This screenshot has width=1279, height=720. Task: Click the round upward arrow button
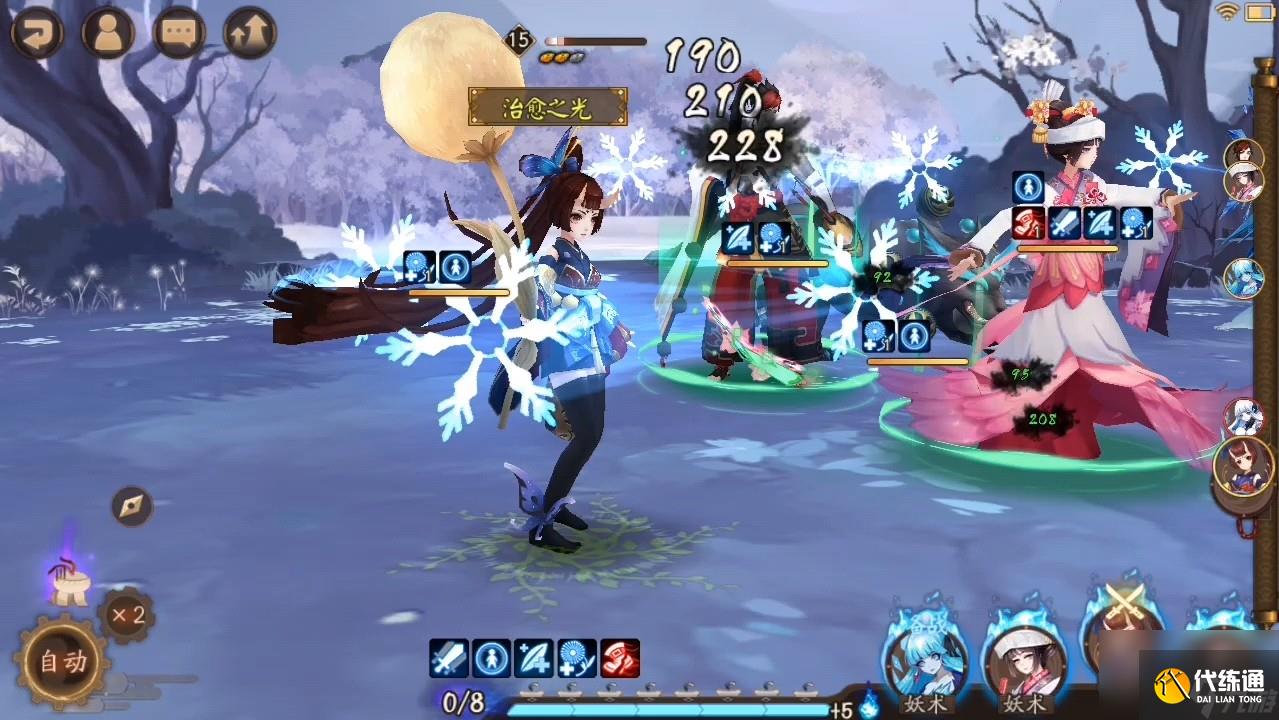(250, 33)
